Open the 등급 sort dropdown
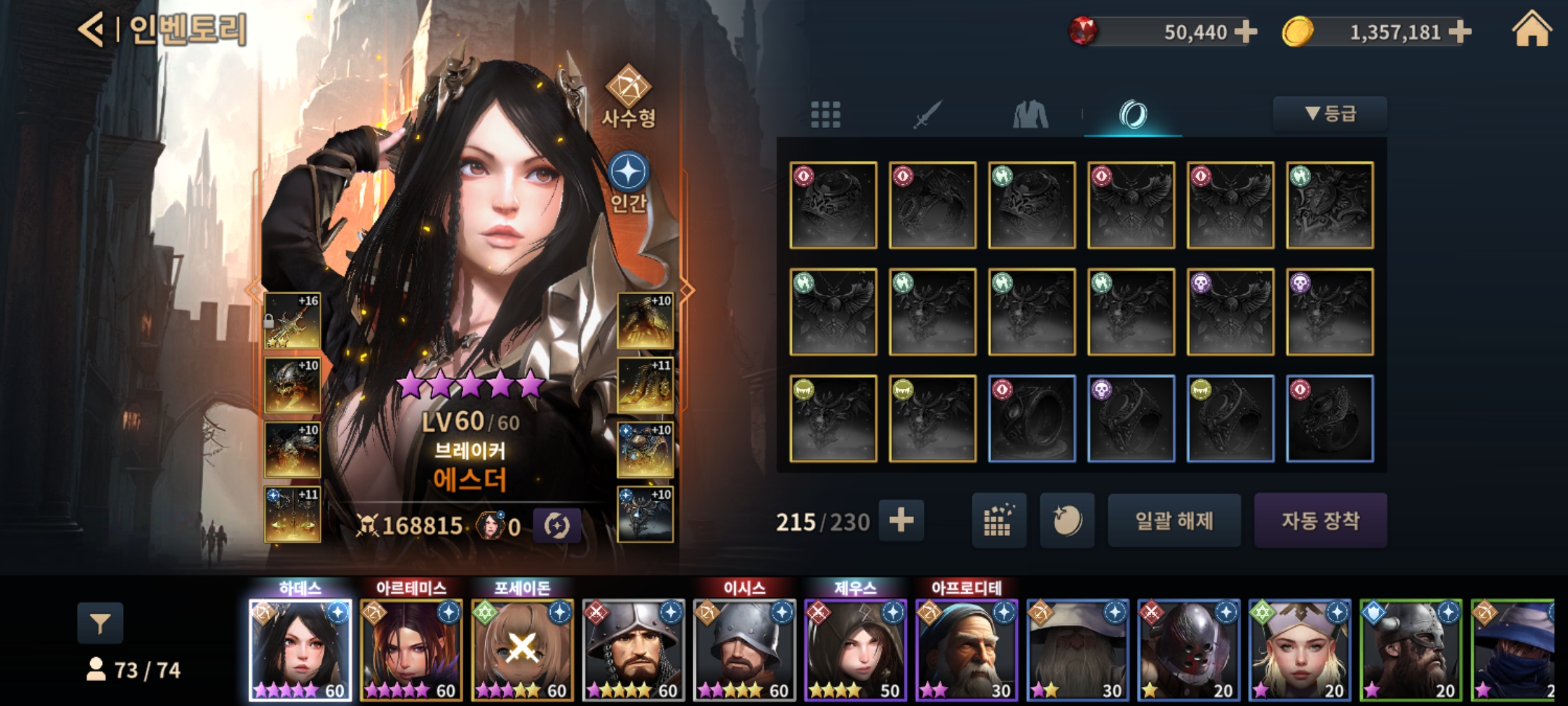The image size is (1568, 706). pos(1330,114)
